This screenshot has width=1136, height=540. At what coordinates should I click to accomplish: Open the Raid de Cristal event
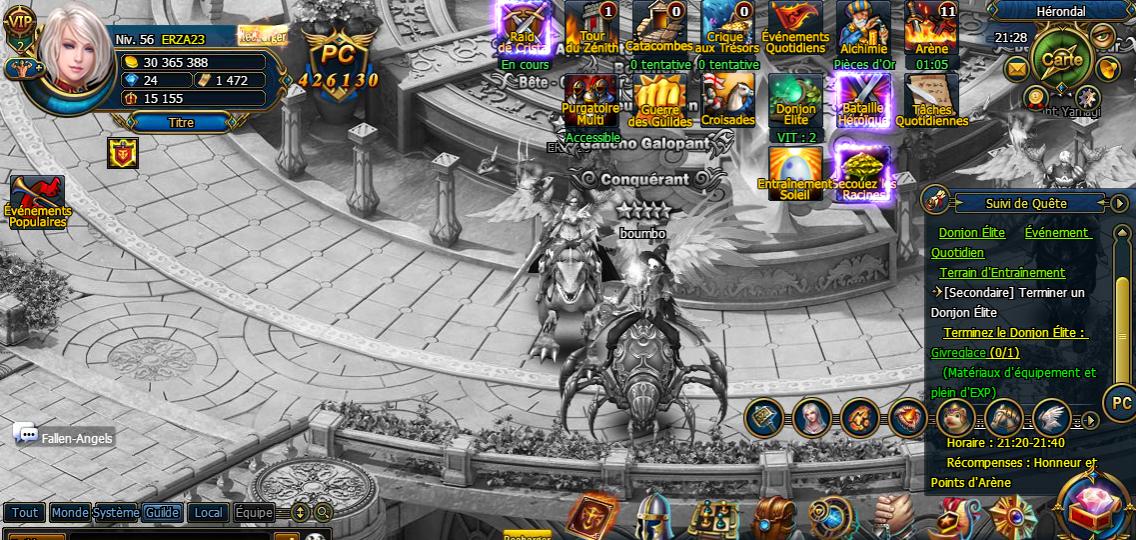(x=521, y=30)
